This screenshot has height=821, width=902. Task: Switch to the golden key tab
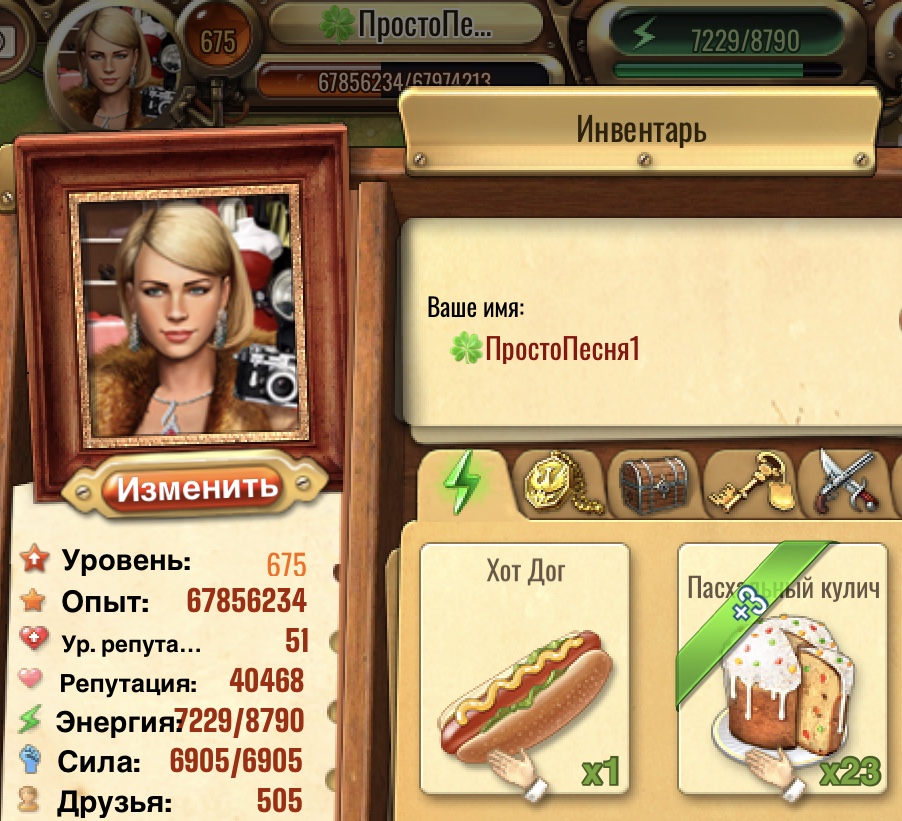748,484
